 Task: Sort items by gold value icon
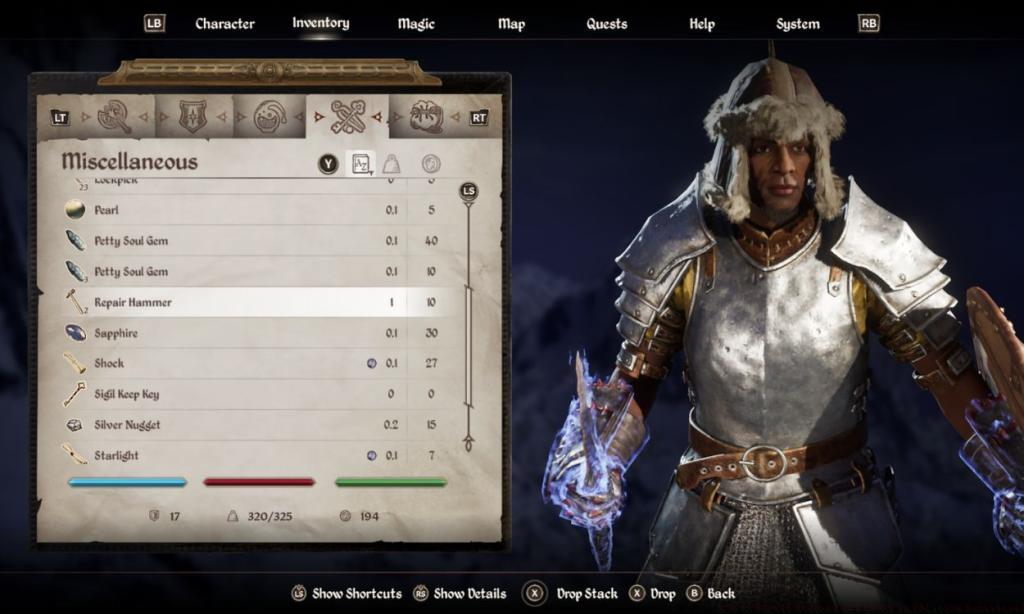coord(430,163)
